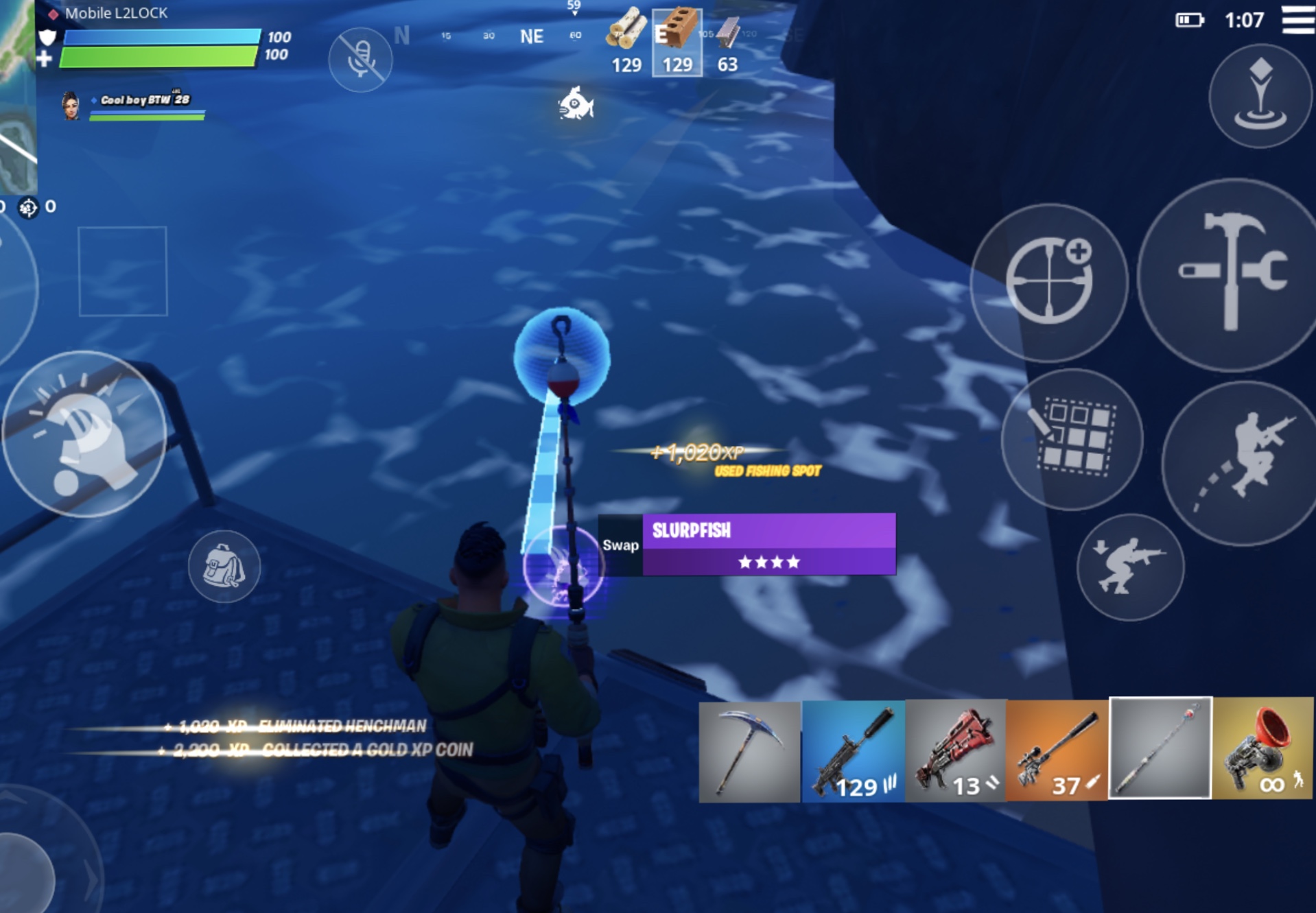1316x913 pixels.
Task: Open the minimap
Action: pos(16,96)
